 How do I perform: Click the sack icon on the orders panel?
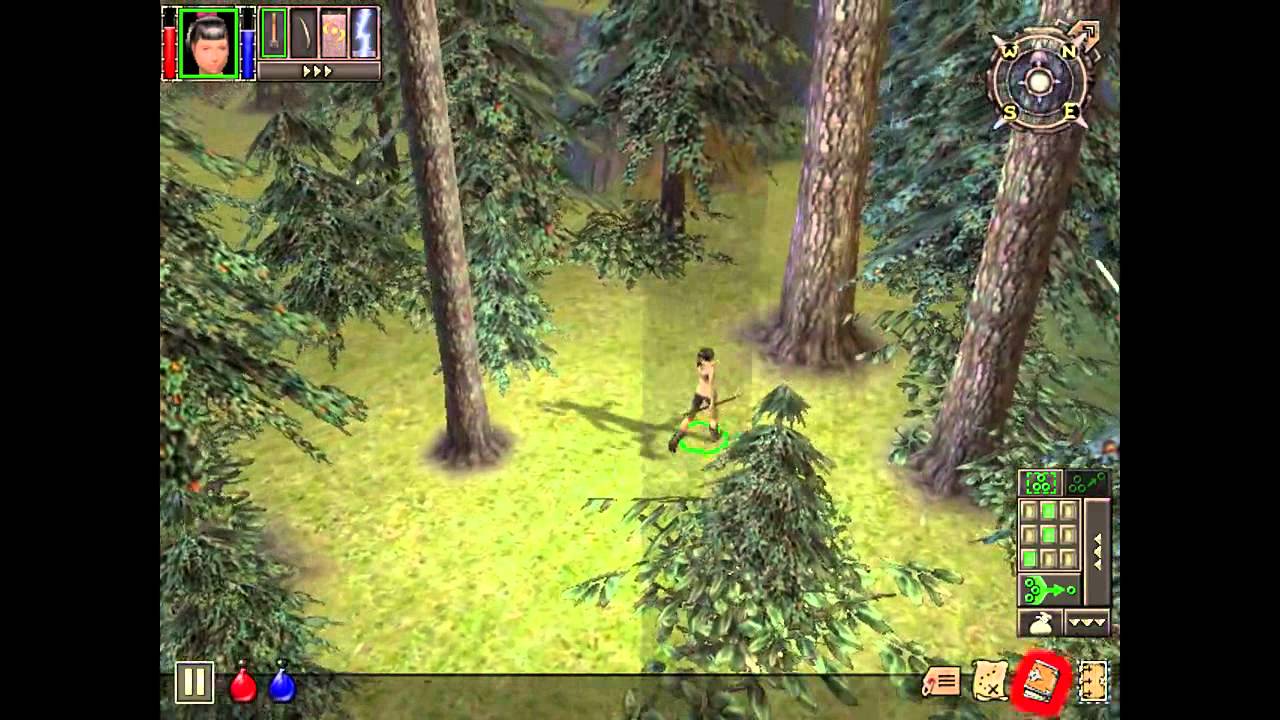1040,621
